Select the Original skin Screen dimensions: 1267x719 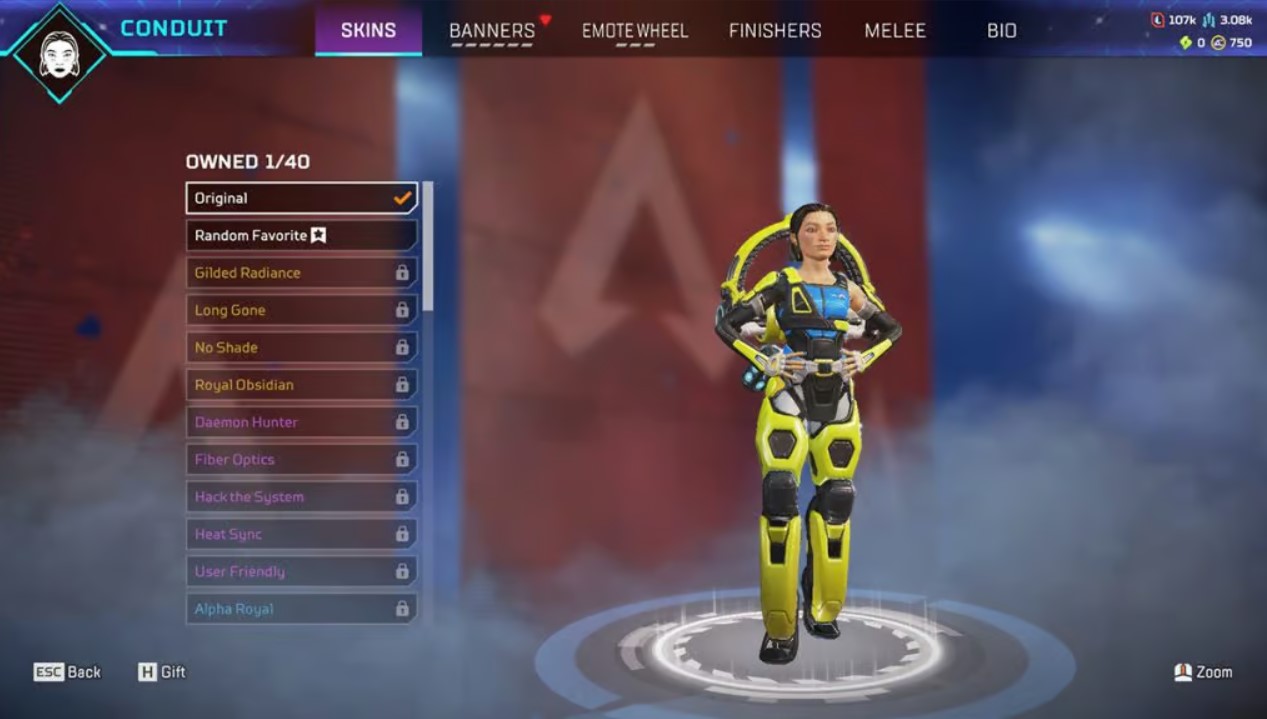pos(301,198)
